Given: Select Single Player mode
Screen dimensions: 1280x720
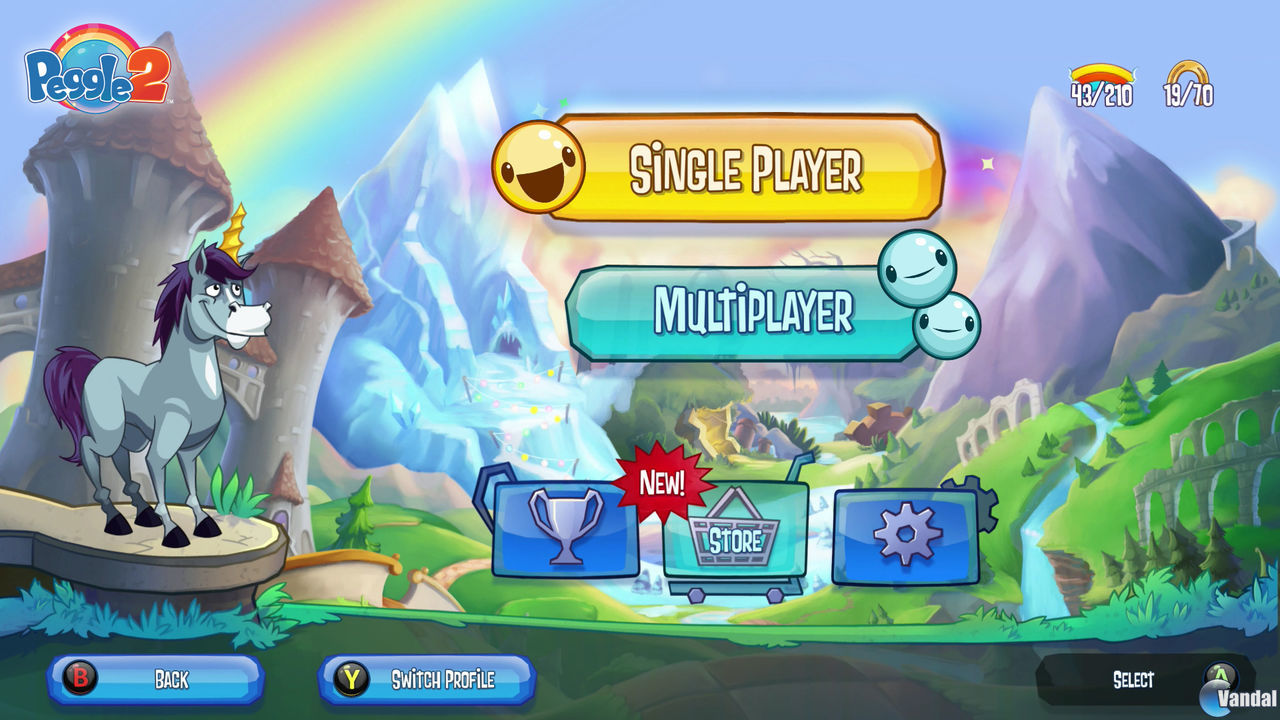Looking at the screenshot, I should (745, 168).
